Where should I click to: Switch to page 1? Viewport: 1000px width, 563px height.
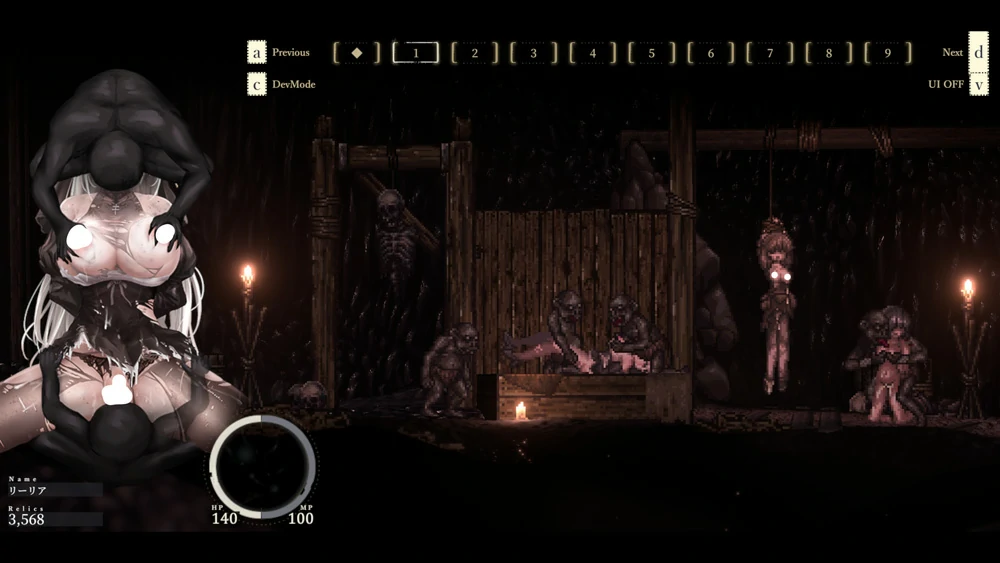click(x=416, y=53)
